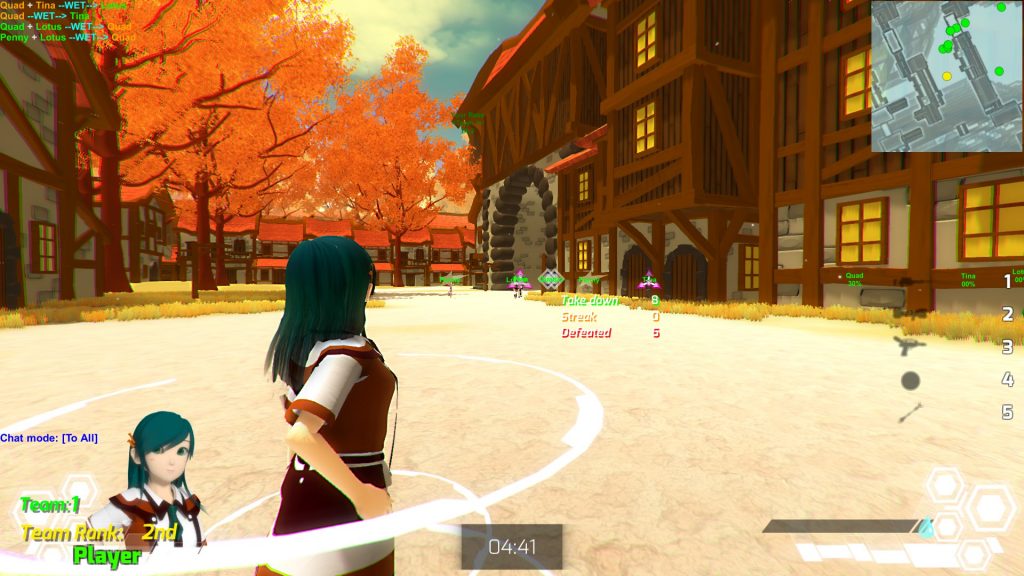Toggle the Chat mode To All label
Screen dimensions: 1024x576
click(x=49, y=438)
